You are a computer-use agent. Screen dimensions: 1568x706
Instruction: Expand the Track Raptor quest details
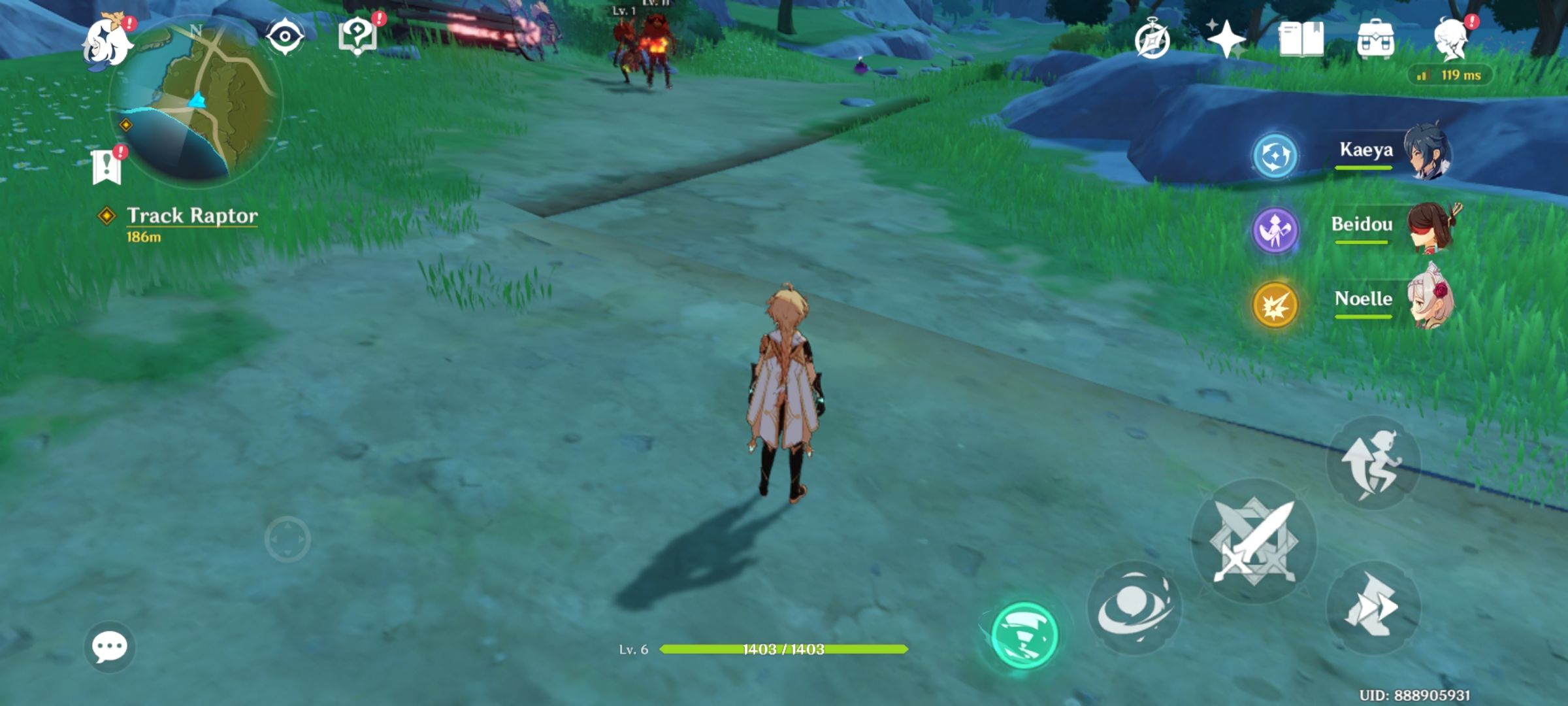click(193, 216)
